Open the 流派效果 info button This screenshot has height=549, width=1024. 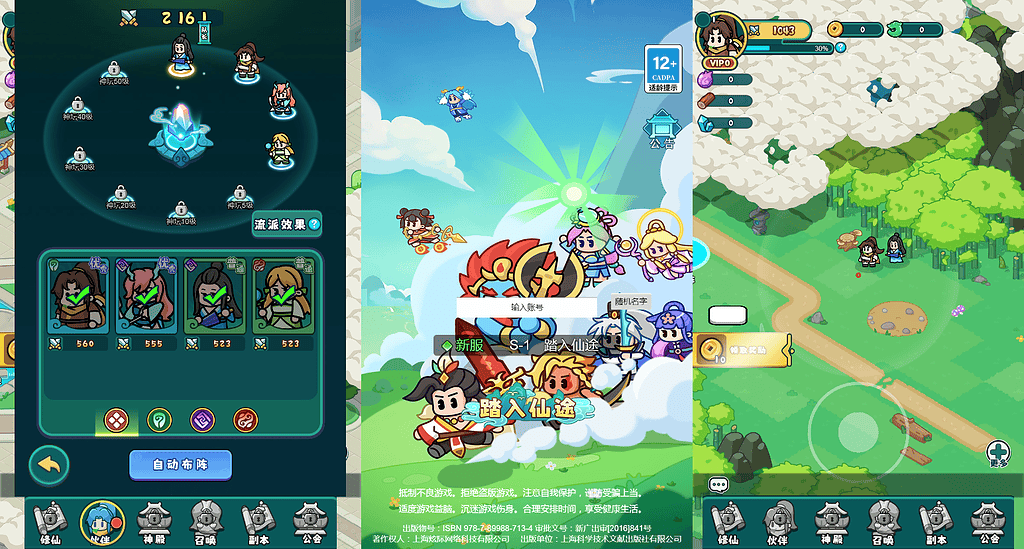pyautogui.click(x=286, y=225)
